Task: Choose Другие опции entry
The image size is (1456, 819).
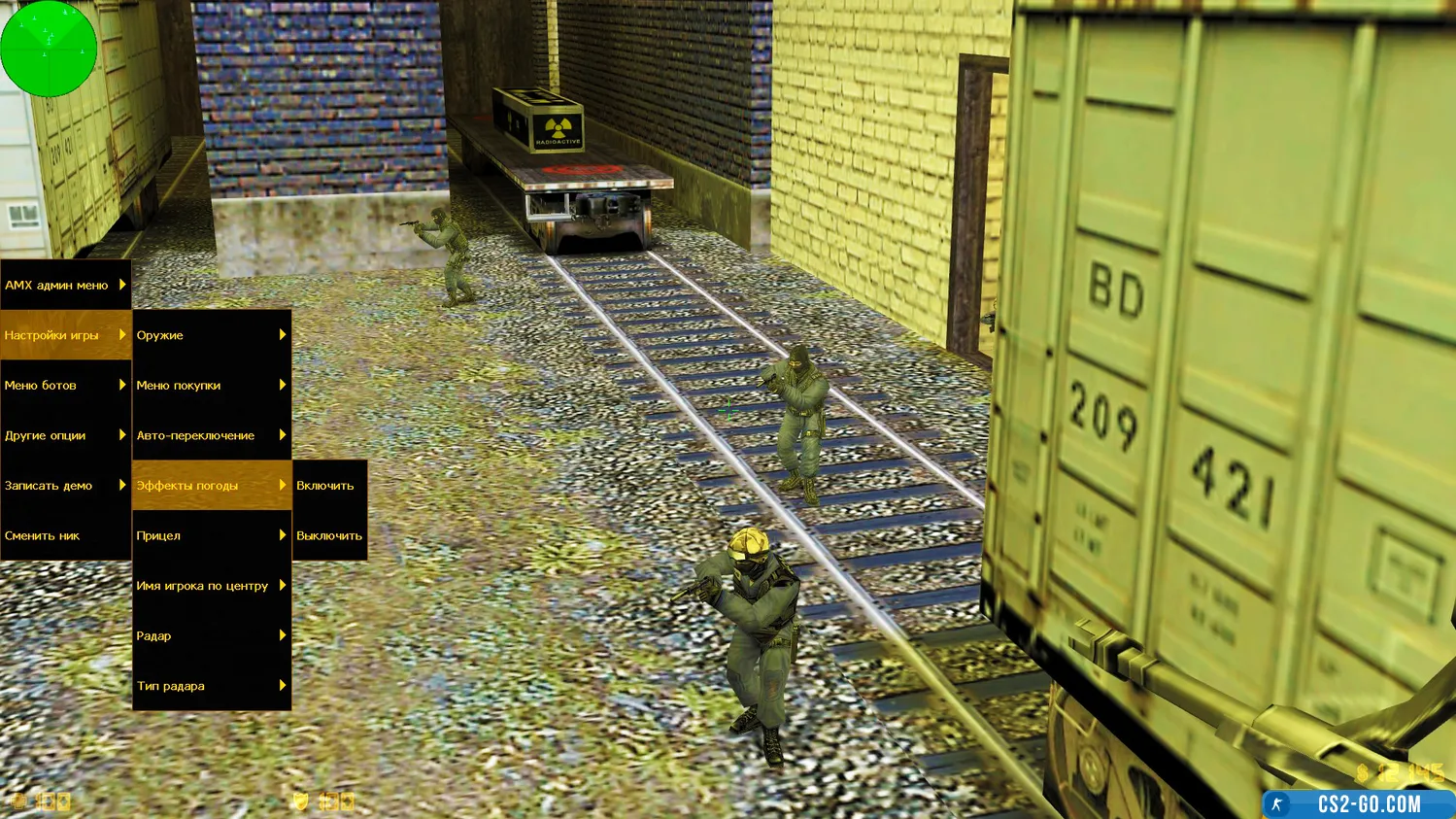Action: point(65,435)
